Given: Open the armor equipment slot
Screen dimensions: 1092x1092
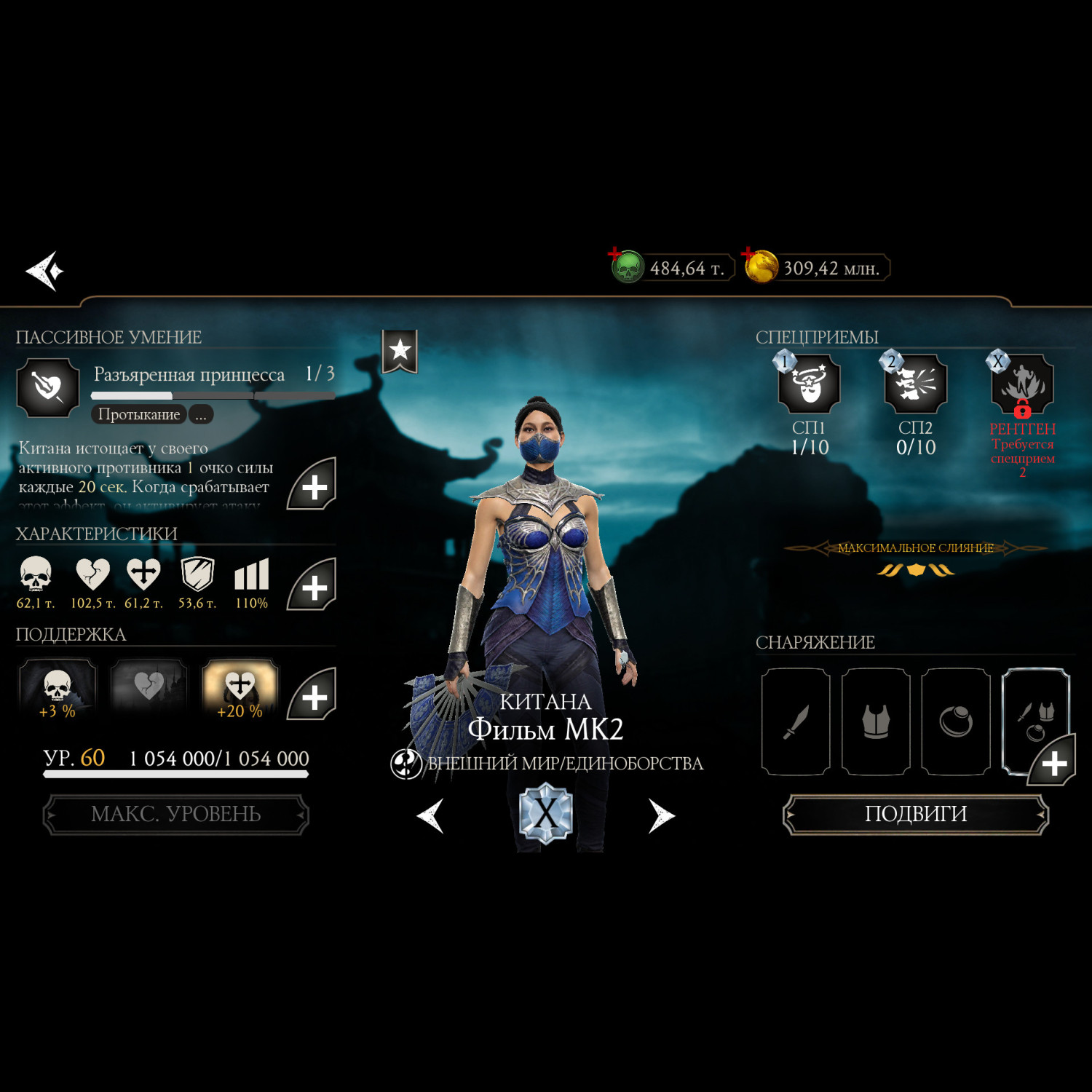Looking at the screenshot, I should click(x=876, y=721).
